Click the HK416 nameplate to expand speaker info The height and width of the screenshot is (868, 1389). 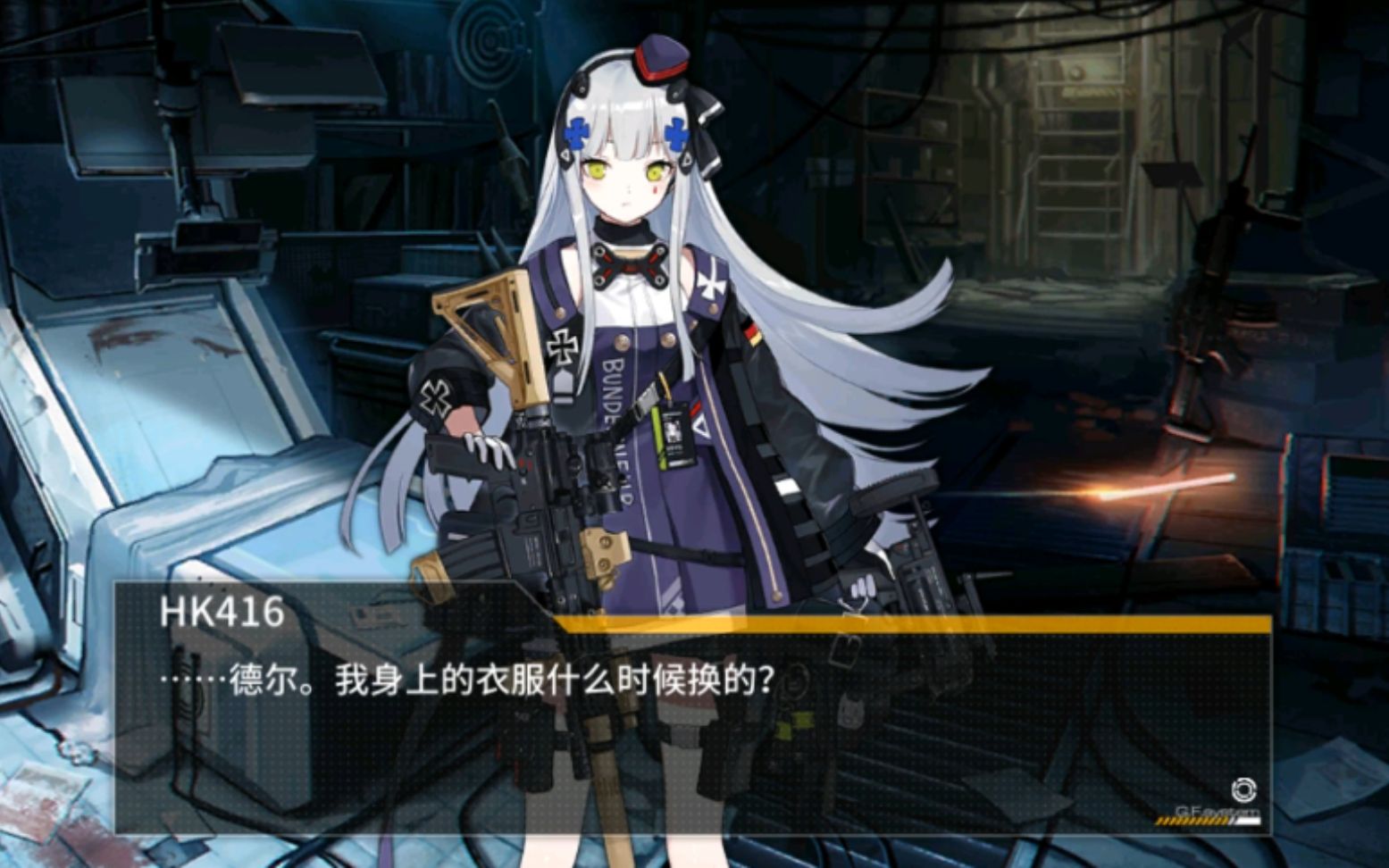(x=221, y=611)
